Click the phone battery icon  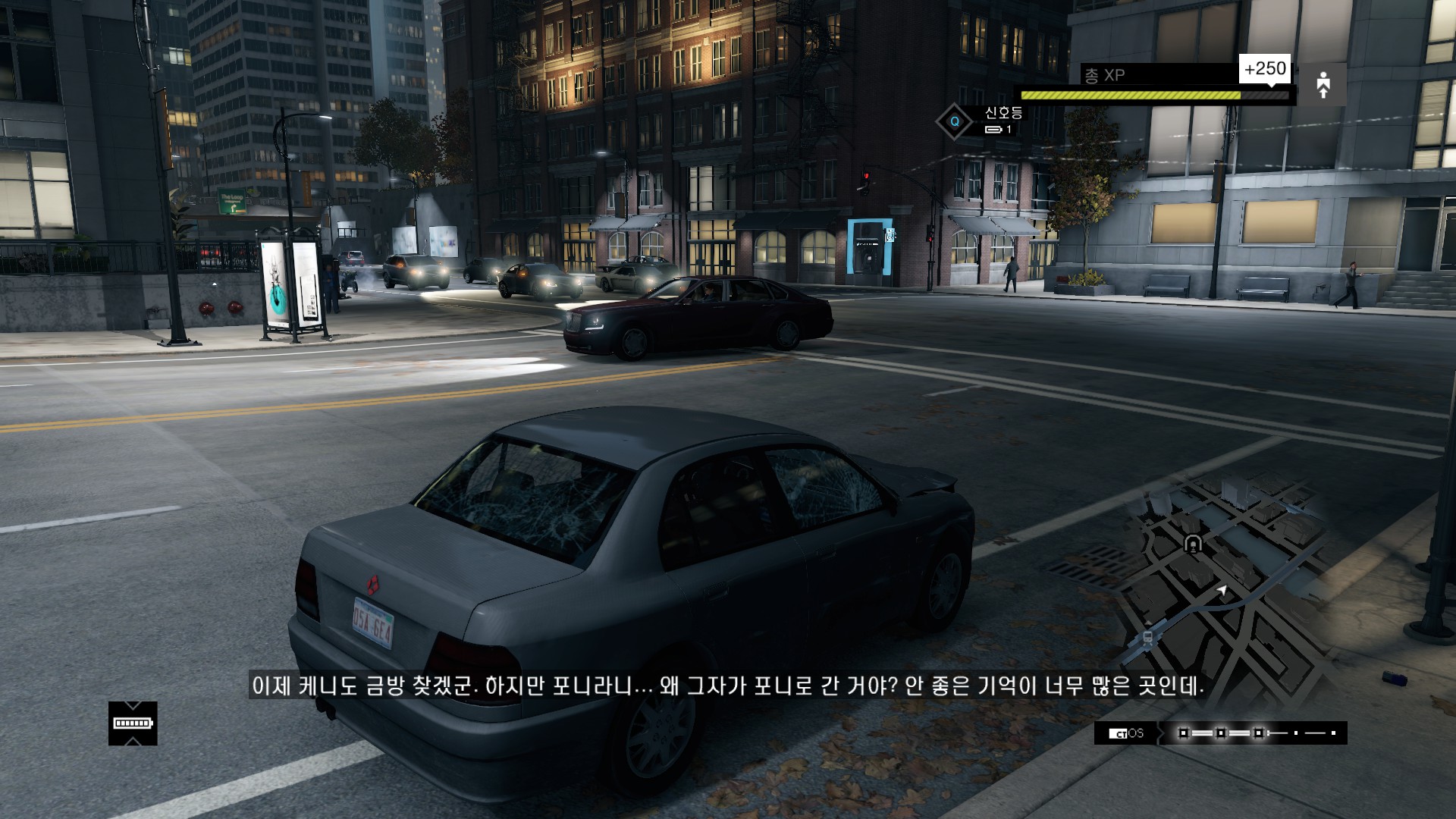133,723
